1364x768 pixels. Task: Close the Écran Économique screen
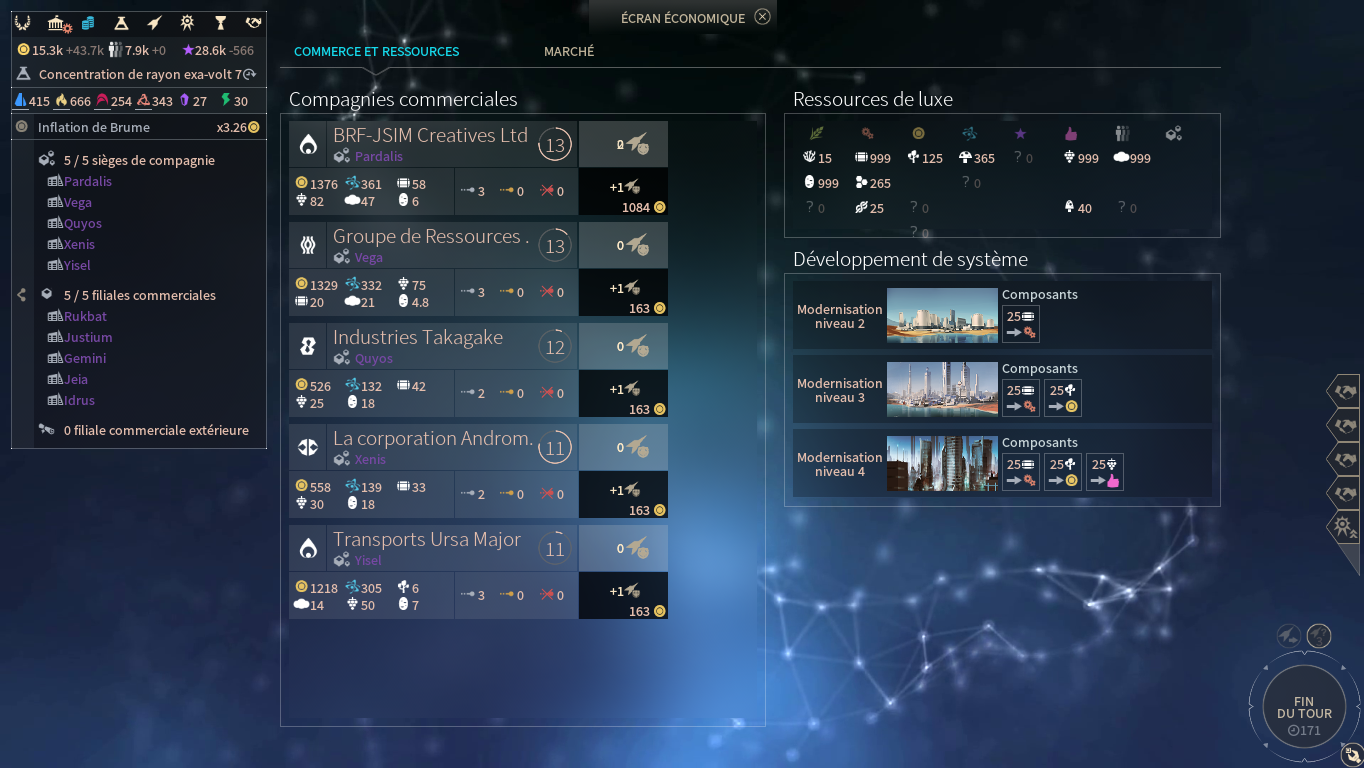coord(762,17)
